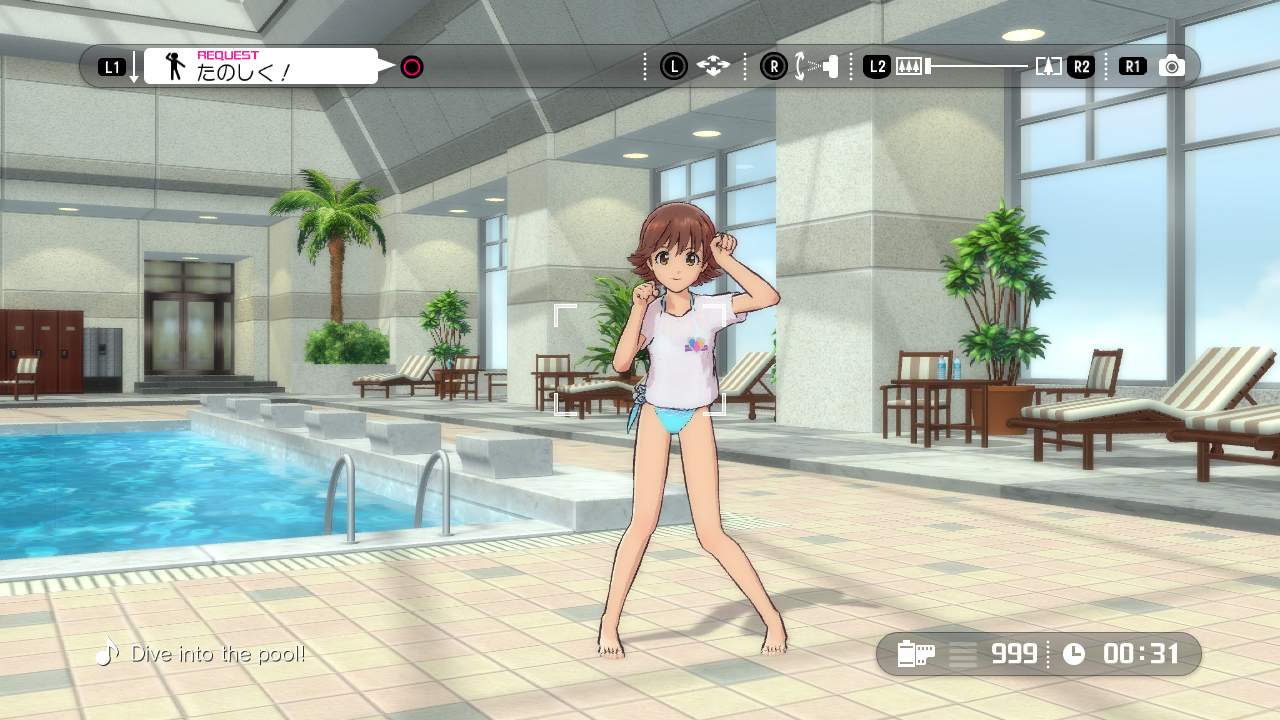Click the Dive into the pool! song label
The image size is (1280, 720).
coord(217,654)
